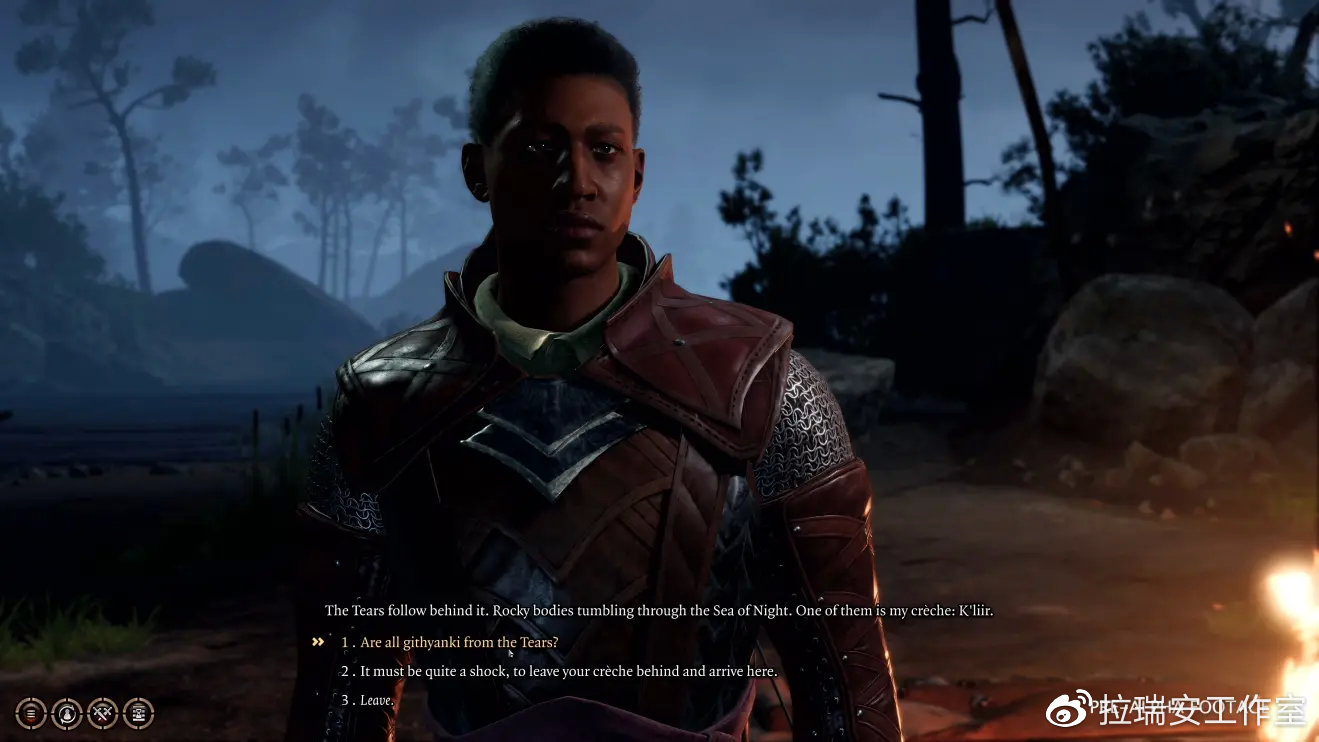Open the dialogue history hourglass icon
This screenshot has width=1319, height=742.
(x=138, y=713)
